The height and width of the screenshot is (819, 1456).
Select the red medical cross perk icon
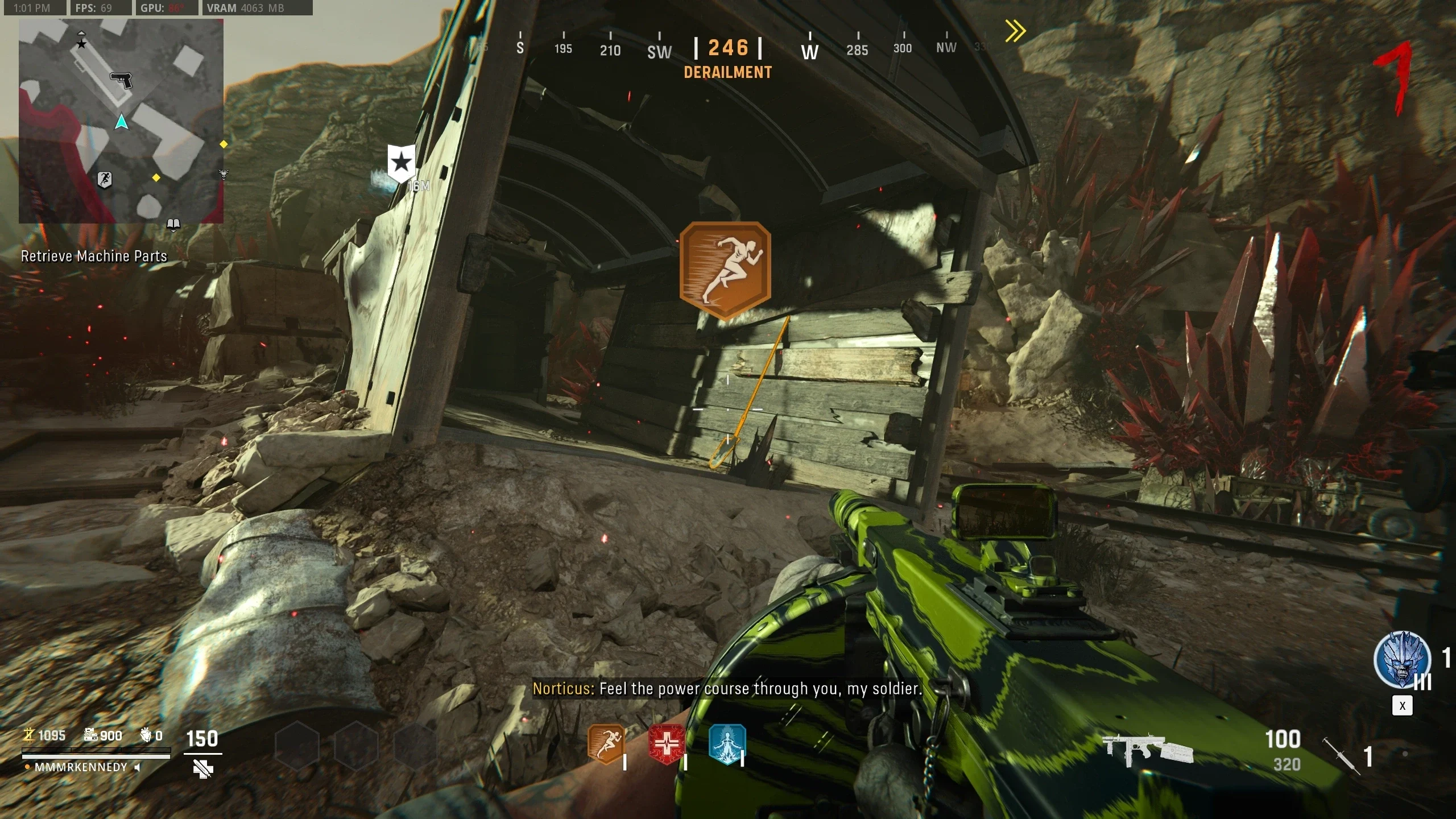click(667, 744)
